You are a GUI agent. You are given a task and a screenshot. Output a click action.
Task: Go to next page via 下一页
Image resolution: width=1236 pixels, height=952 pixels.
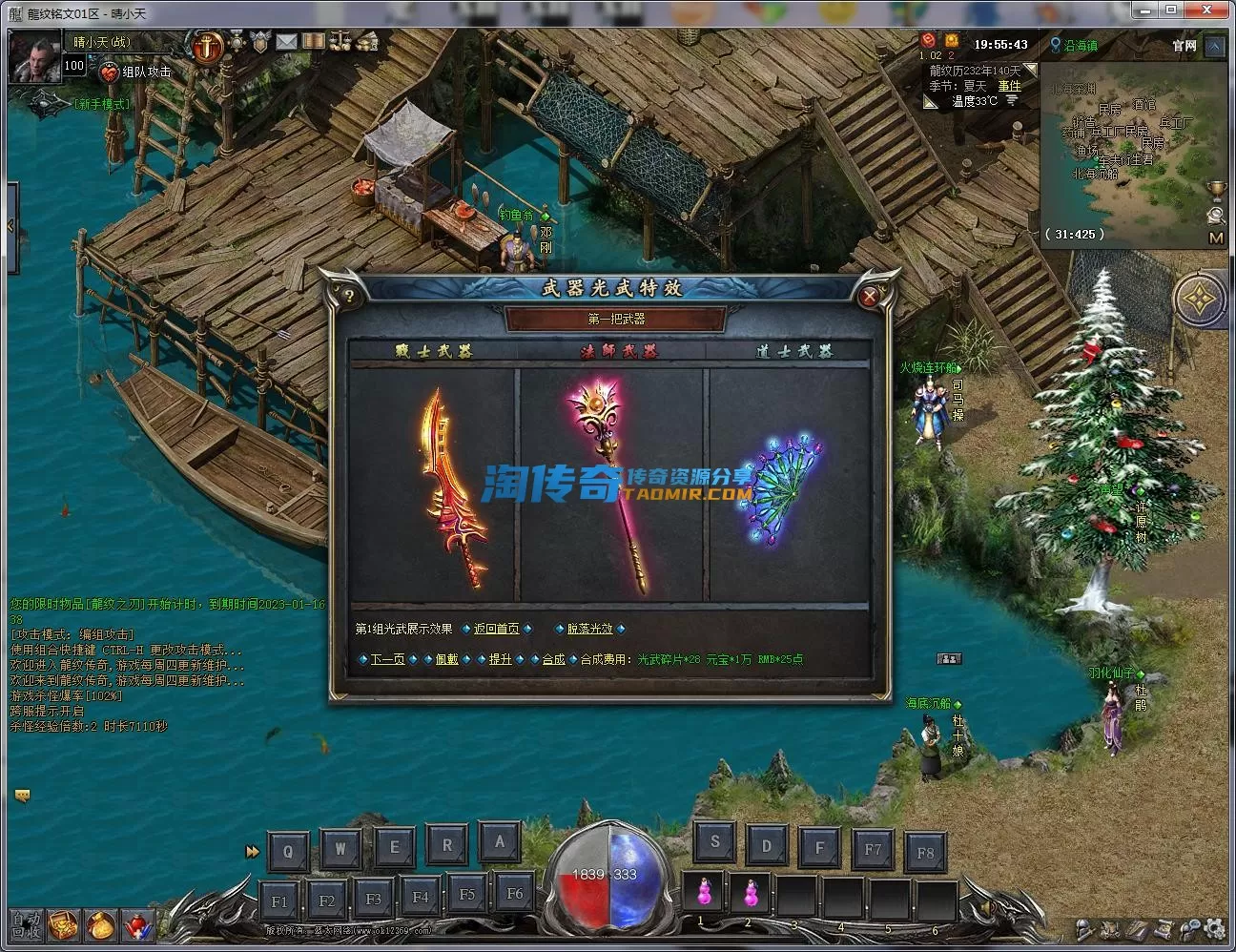pos(387,659)
